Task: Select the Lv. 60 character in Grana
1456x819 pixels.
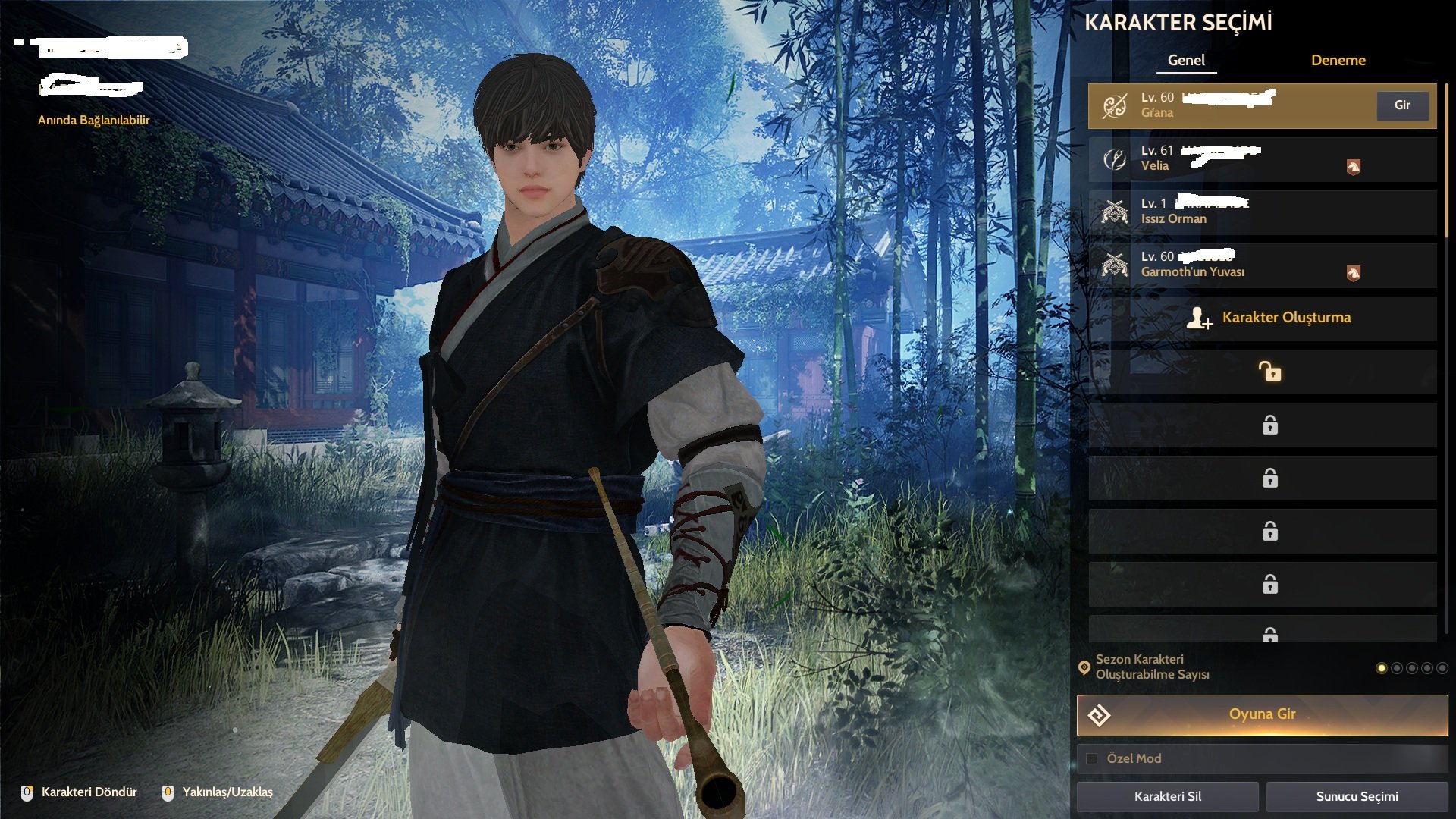Action: [x=1228, y=105]
